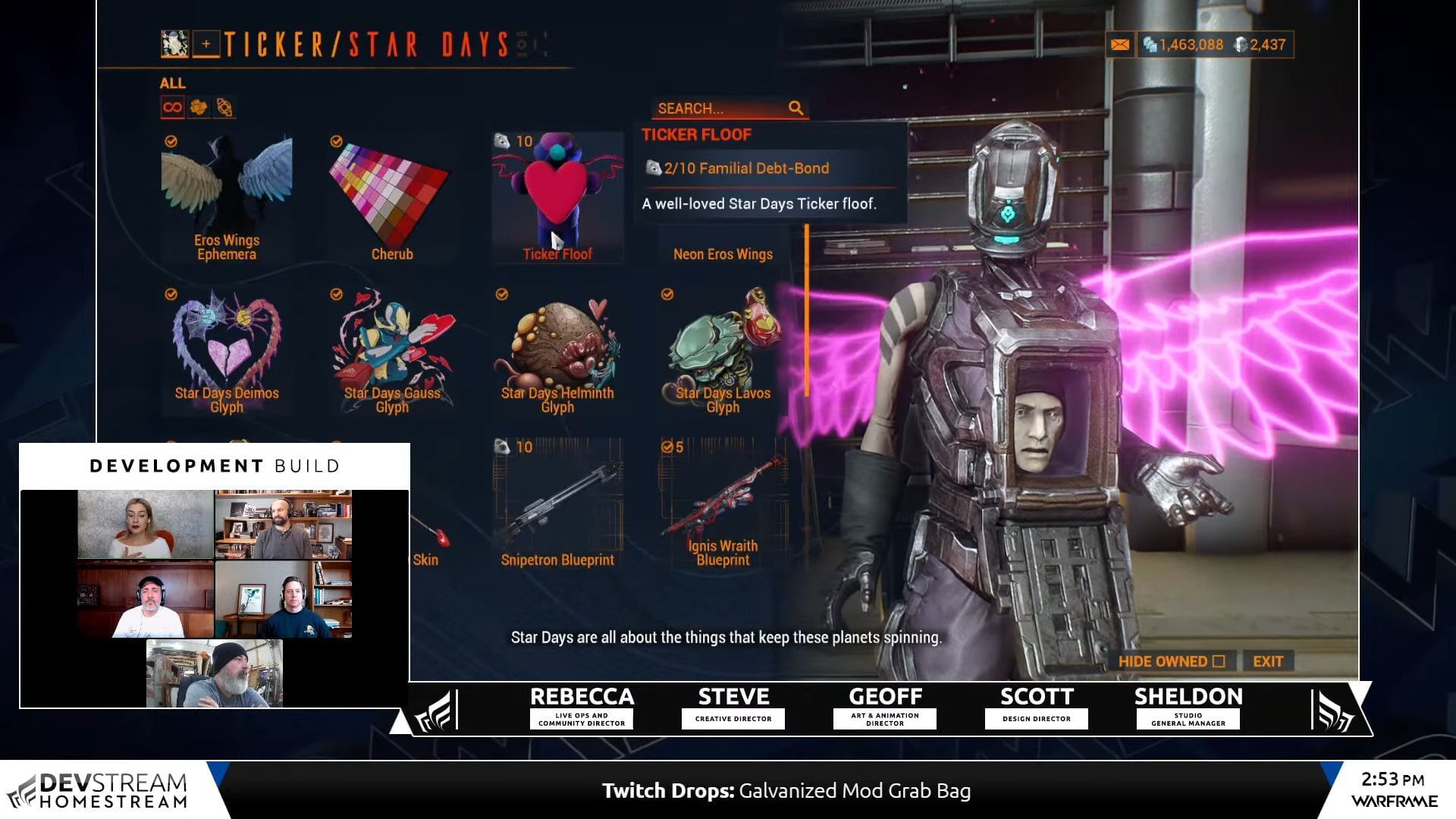Select the Eros Wings Ephemera item
Viewport: 1456px width, 819px height.
click(x=226, y=197)
